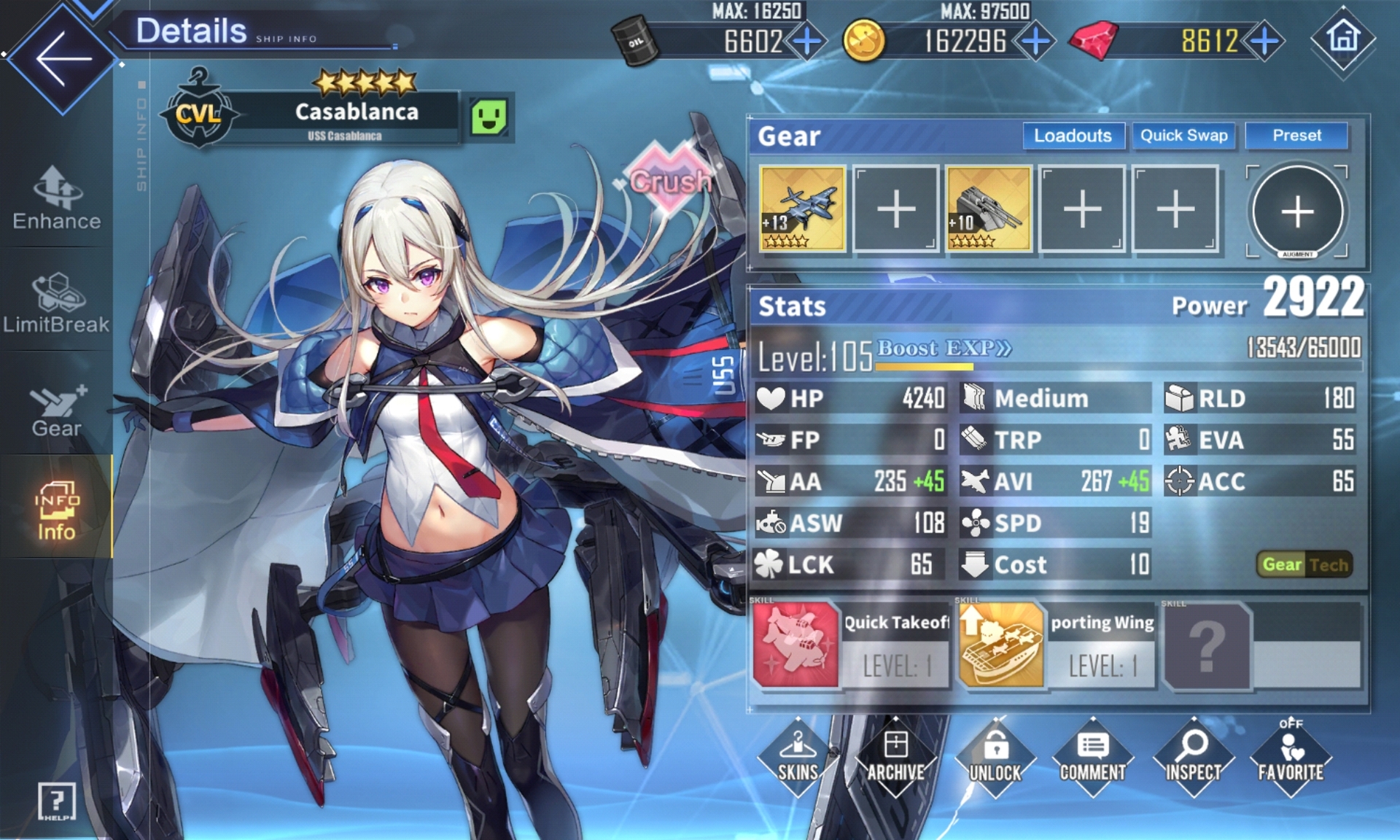Select the equipped aircraft gear slot
The width and height of the screenshot is (1400, 840).
[x=802, y=209]
